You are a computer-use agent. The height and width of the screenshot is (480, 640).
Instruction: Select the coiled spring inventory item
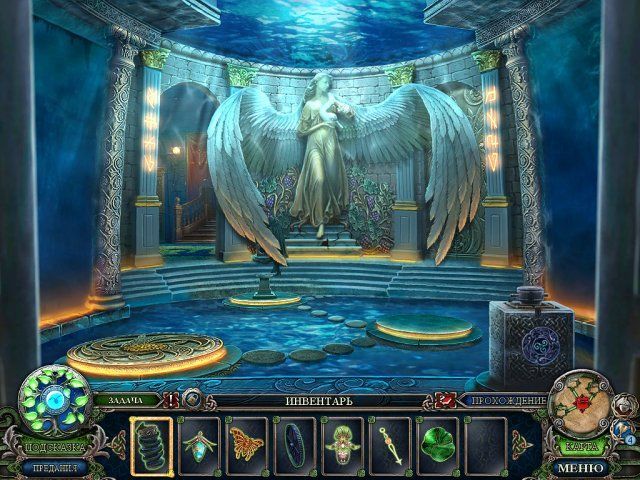pyautogui.click(x=152, y=445)
